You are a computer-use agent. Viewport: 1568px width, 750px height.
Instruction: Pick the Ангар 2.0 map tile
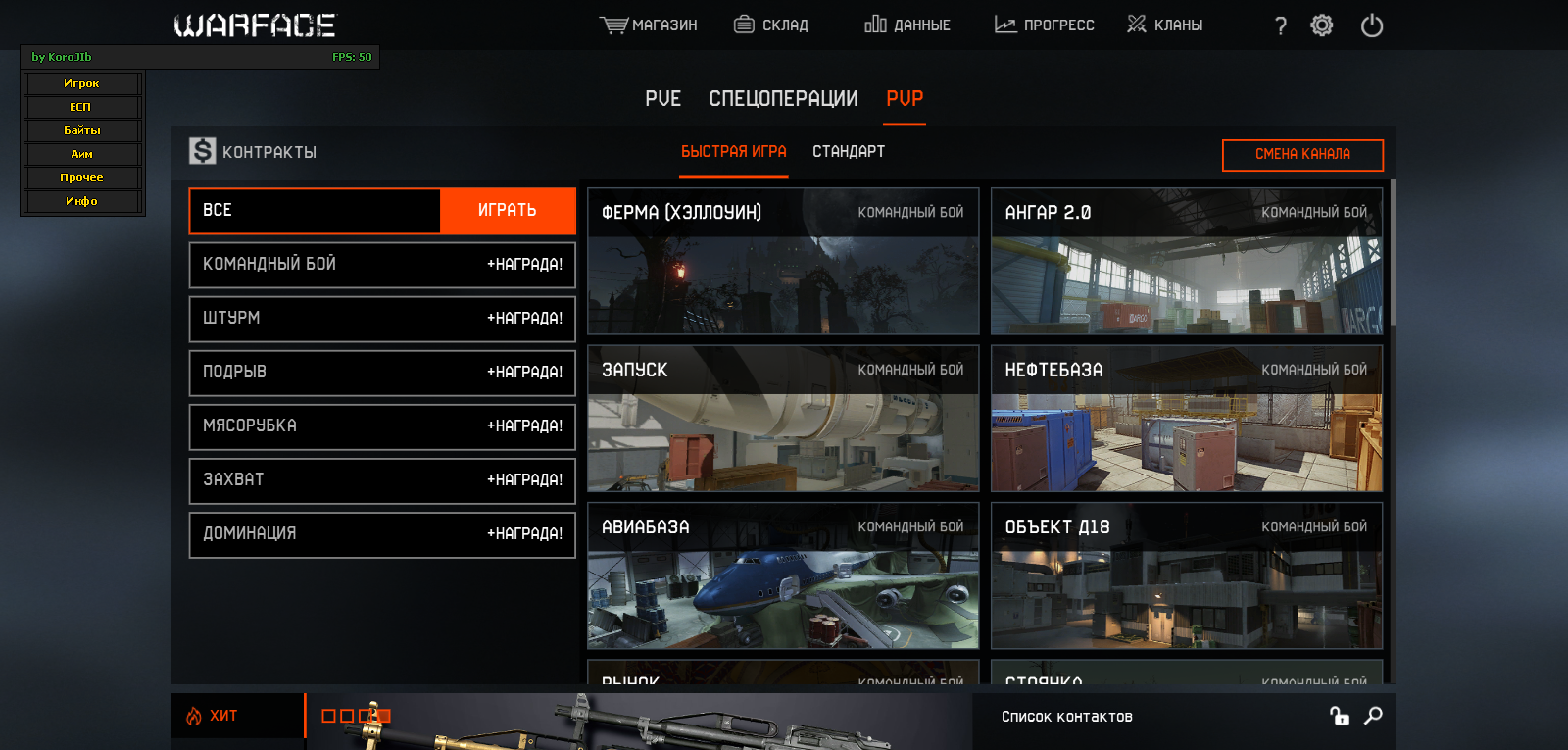click(1186, 262)
